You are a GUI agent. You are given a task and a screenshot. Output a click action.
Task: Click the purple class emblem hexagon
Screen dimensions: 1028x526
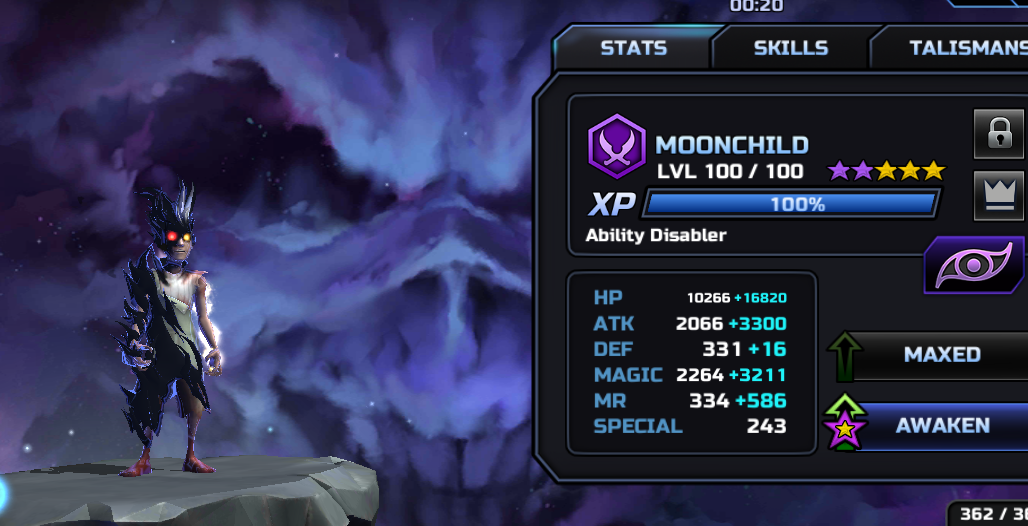(x=617, y=146)
